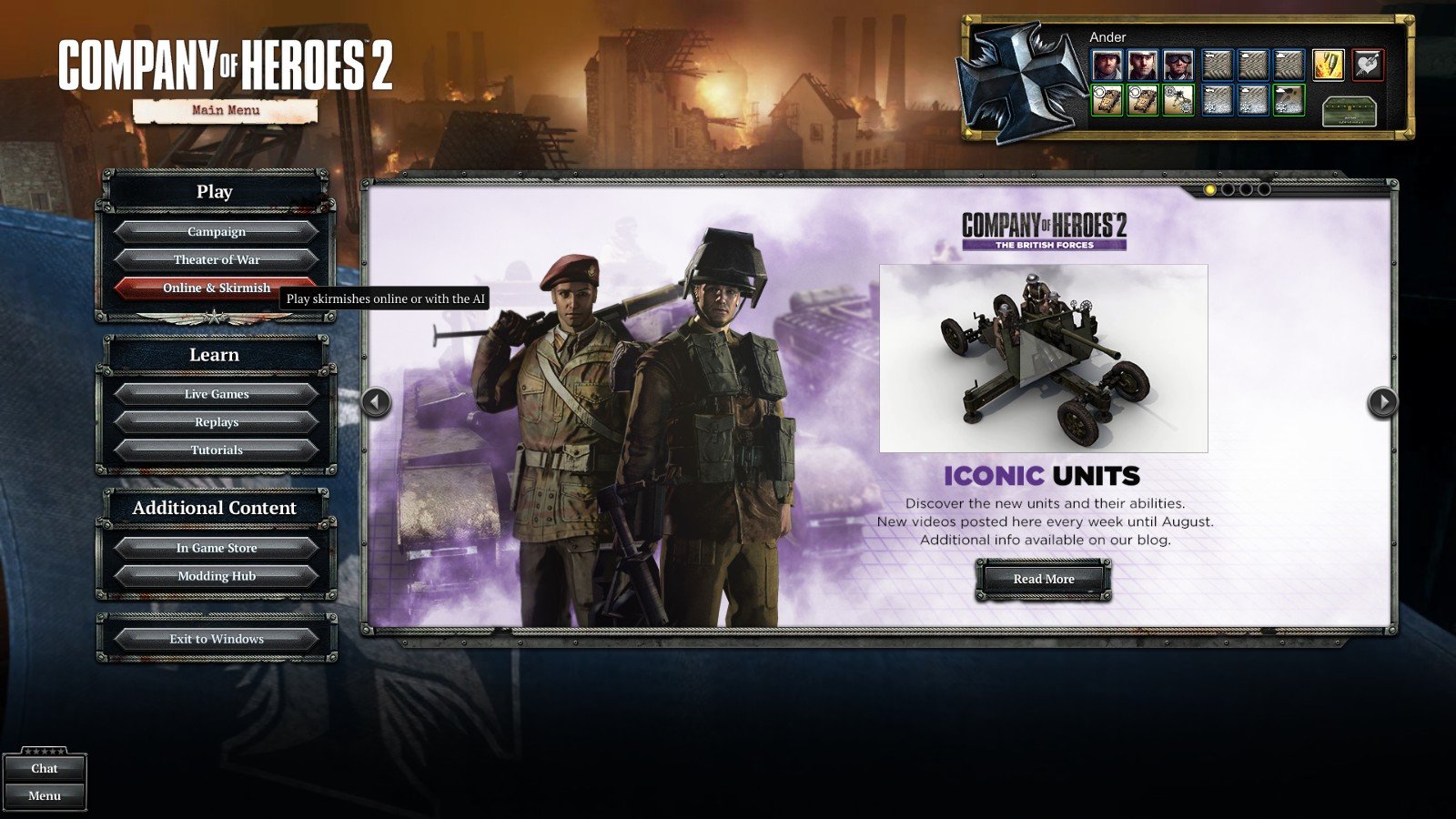Select the artillery shells bulletin icon
1456x819 pixels.
click(x=1328, y=66)
